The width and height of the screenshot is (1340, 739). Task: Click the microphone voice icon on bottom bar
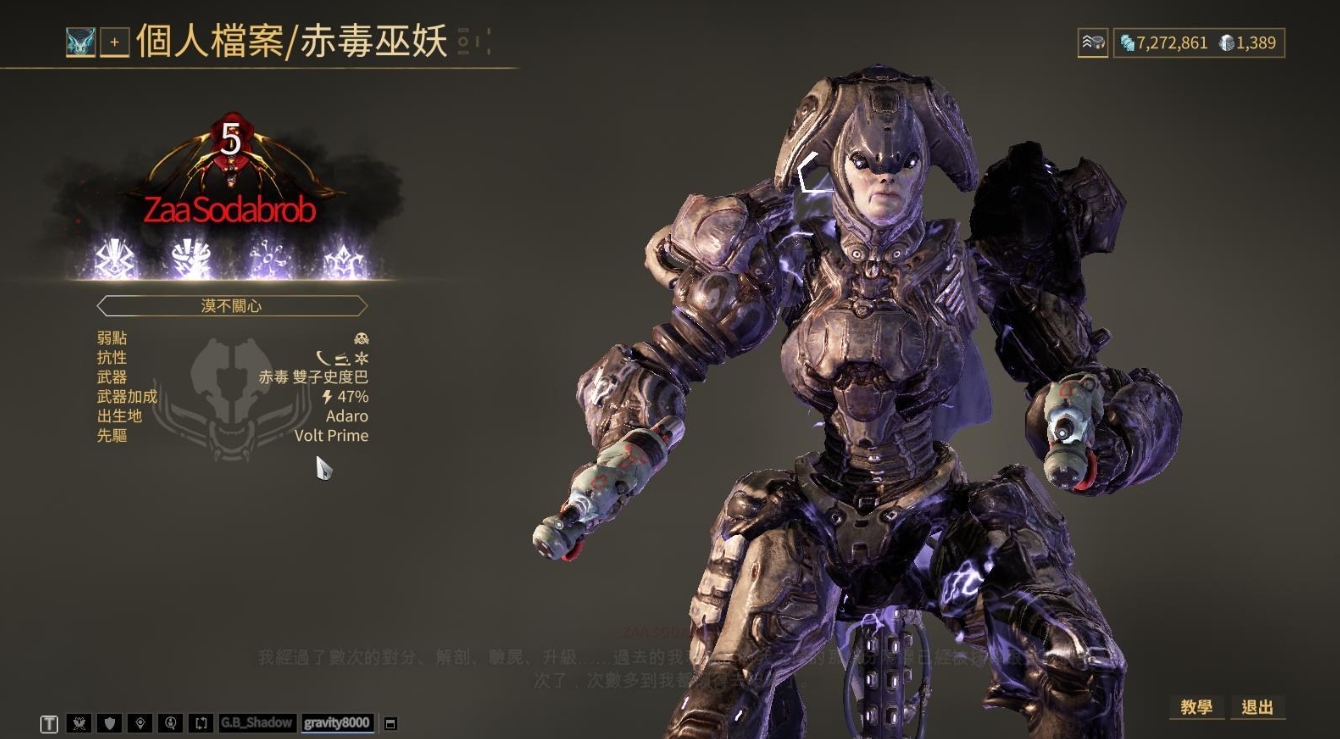(x=172, y=722)
